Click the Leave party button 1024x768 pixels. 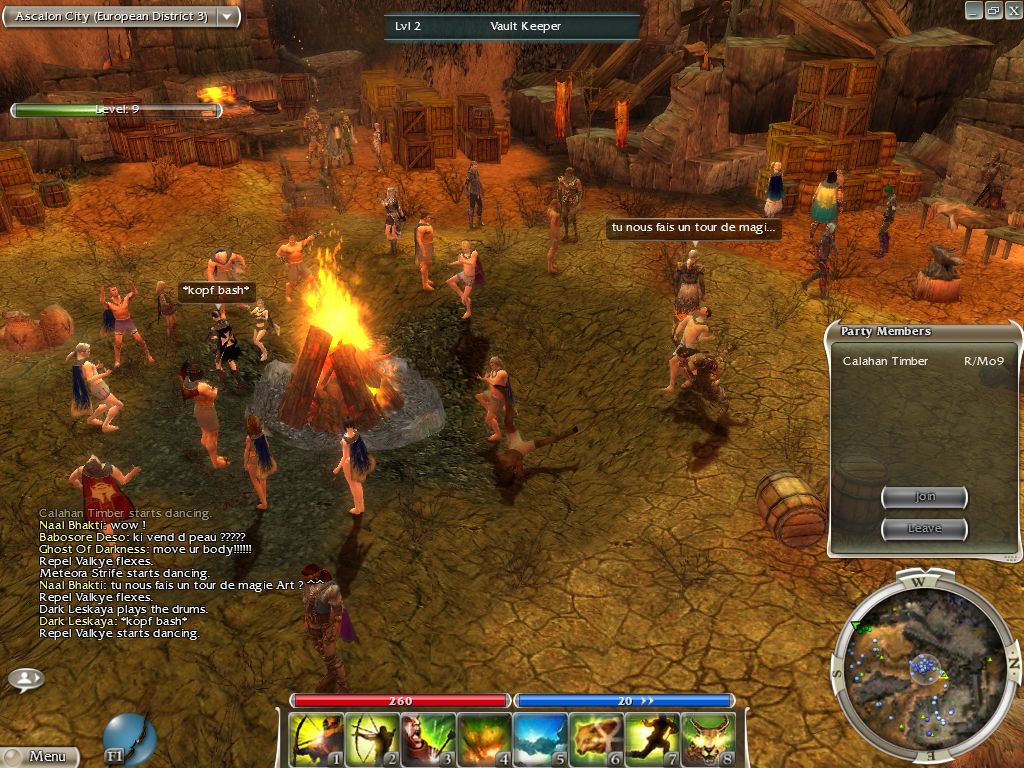(924, 528)
